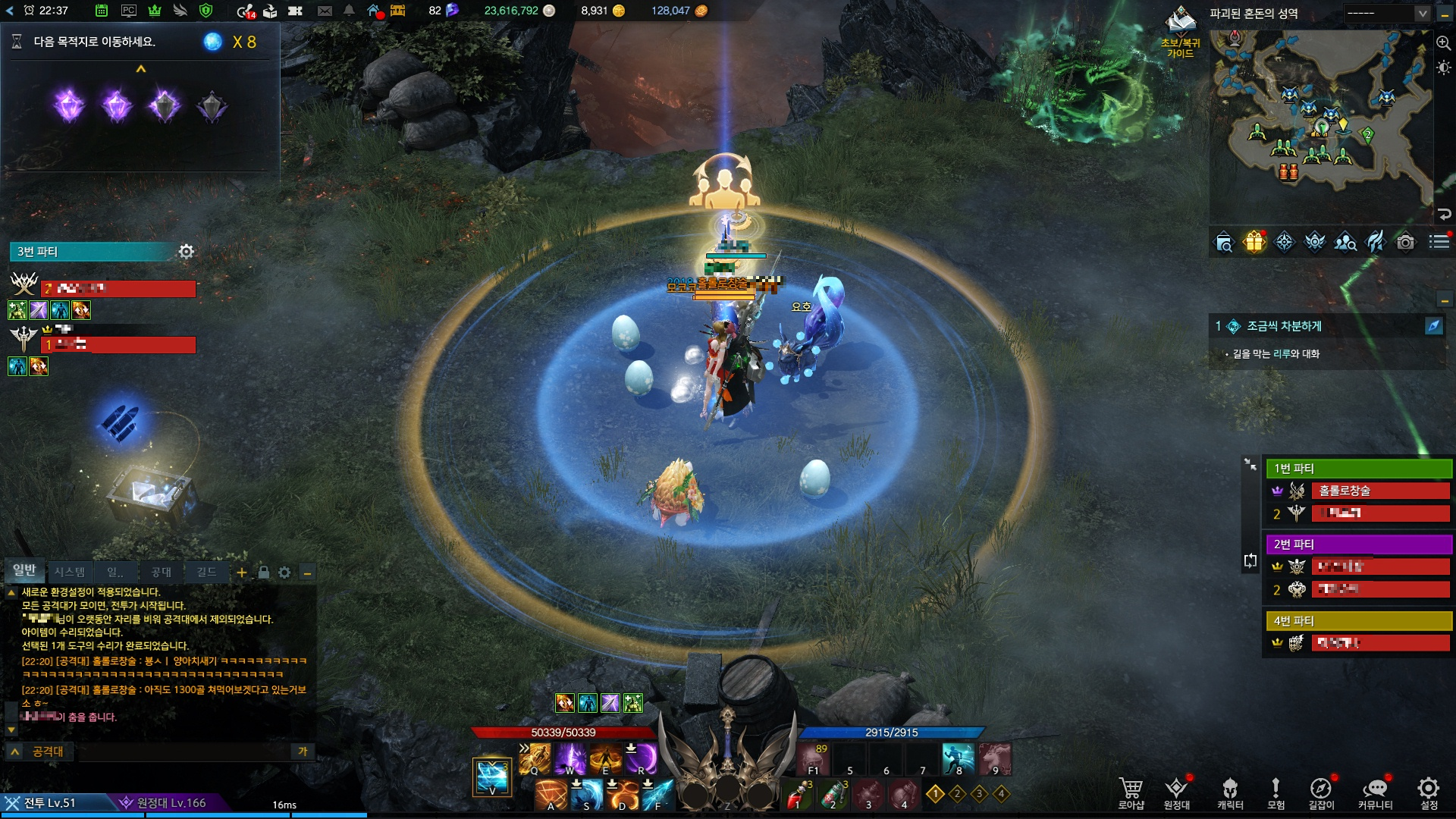Viewport: 1456px width, 819px height.
Task: Open the 커뮤니티 community menu
Action: coord(1375,792)
